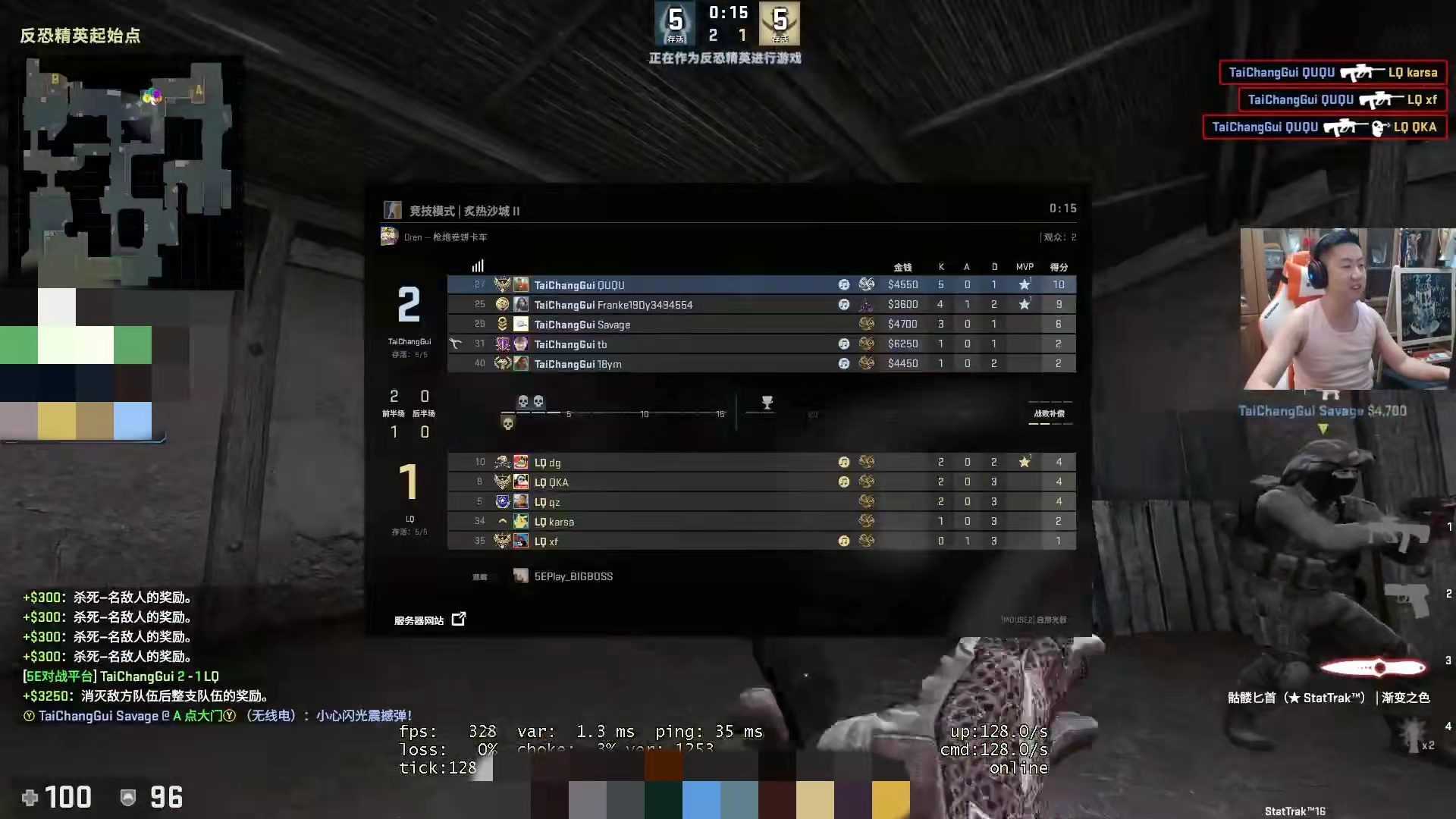
Task: Toggle mute on LQ dg's music note icon
Action: click(844, 462)
